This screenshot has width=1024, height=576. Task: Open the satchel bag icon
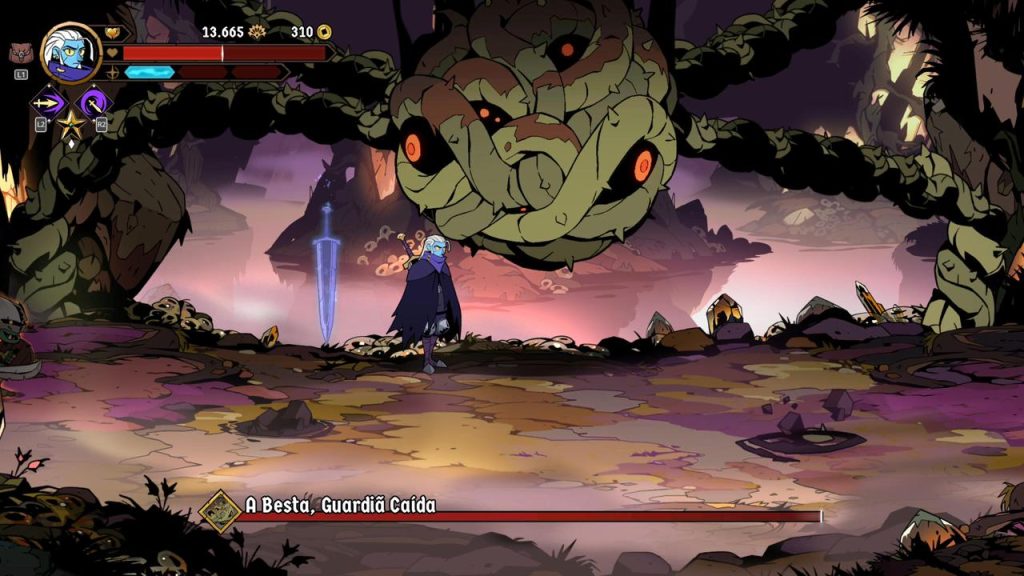(x=19, y=53)
